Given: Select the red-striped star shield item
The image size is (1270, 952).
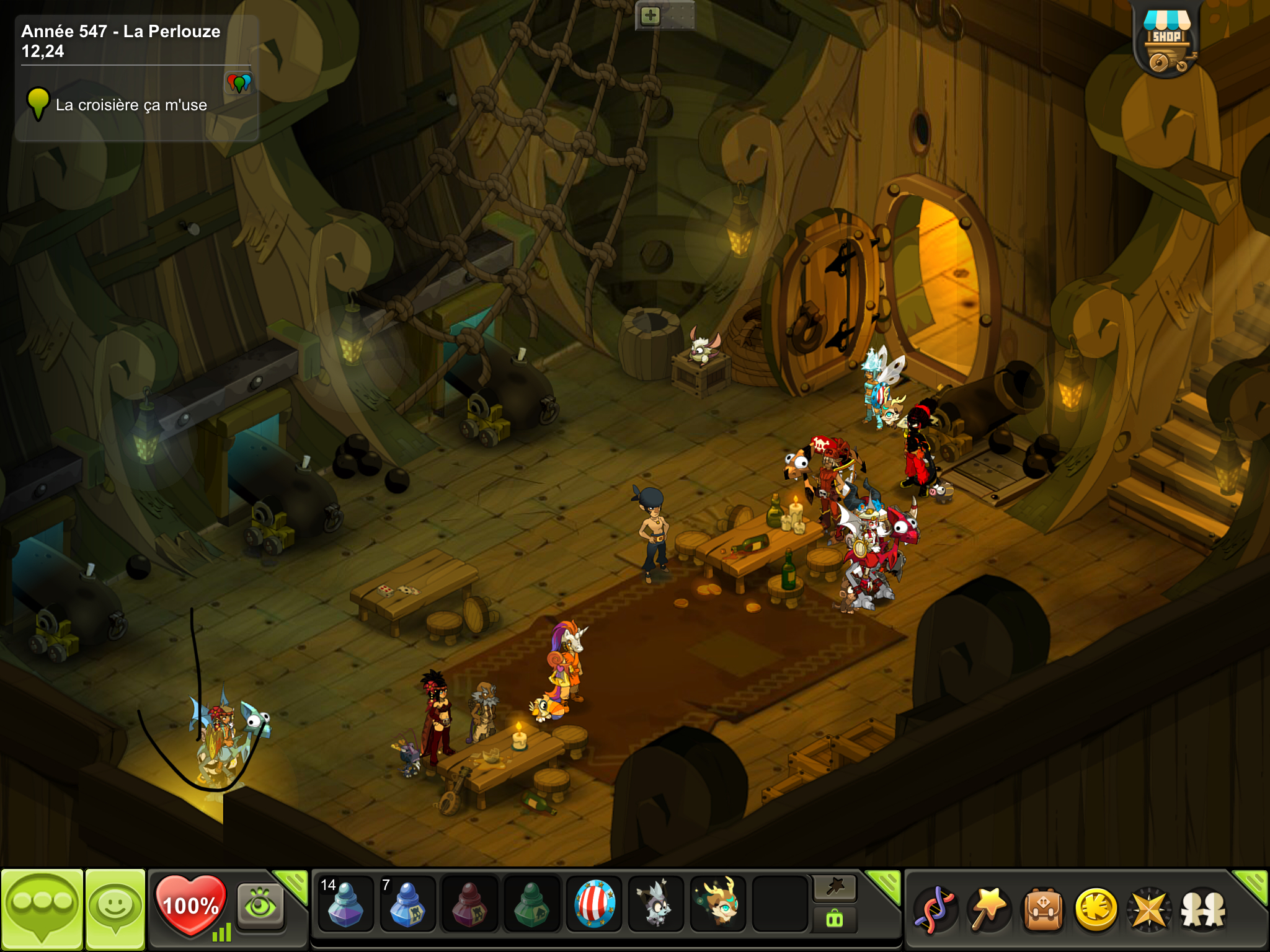Looking at the screenshot, I should [x=593, y=905].
